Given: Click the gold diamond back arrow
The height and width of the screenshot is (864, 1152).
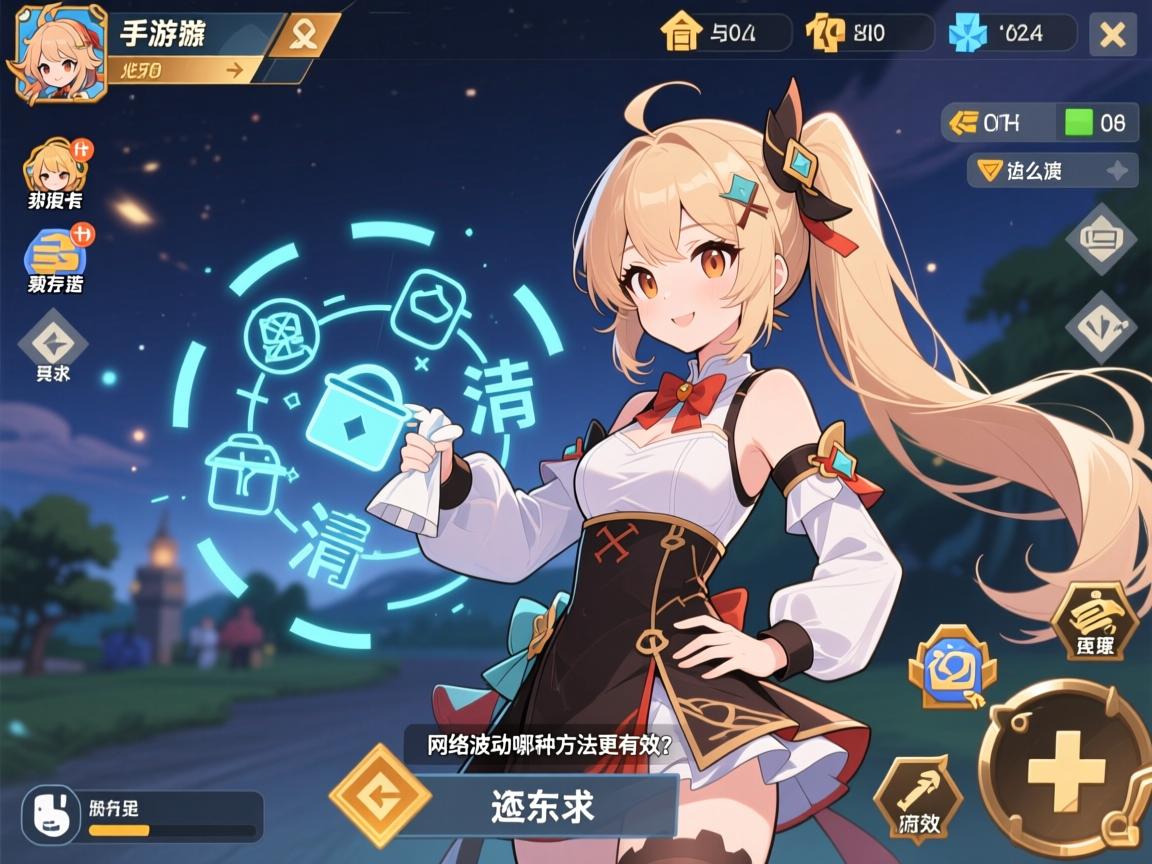Looking at the screenshot, I should click(x=380, y=796).
